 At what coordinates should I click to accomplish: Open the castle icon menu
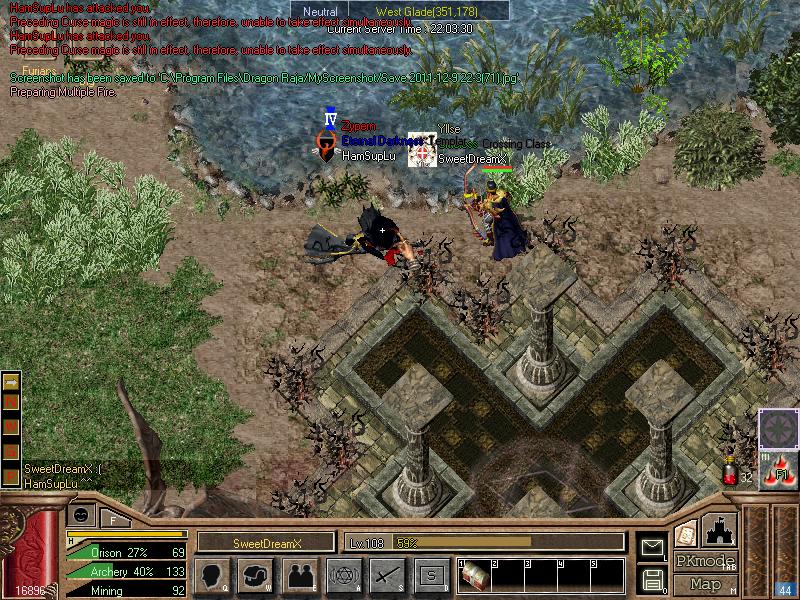tap(720, 527)
